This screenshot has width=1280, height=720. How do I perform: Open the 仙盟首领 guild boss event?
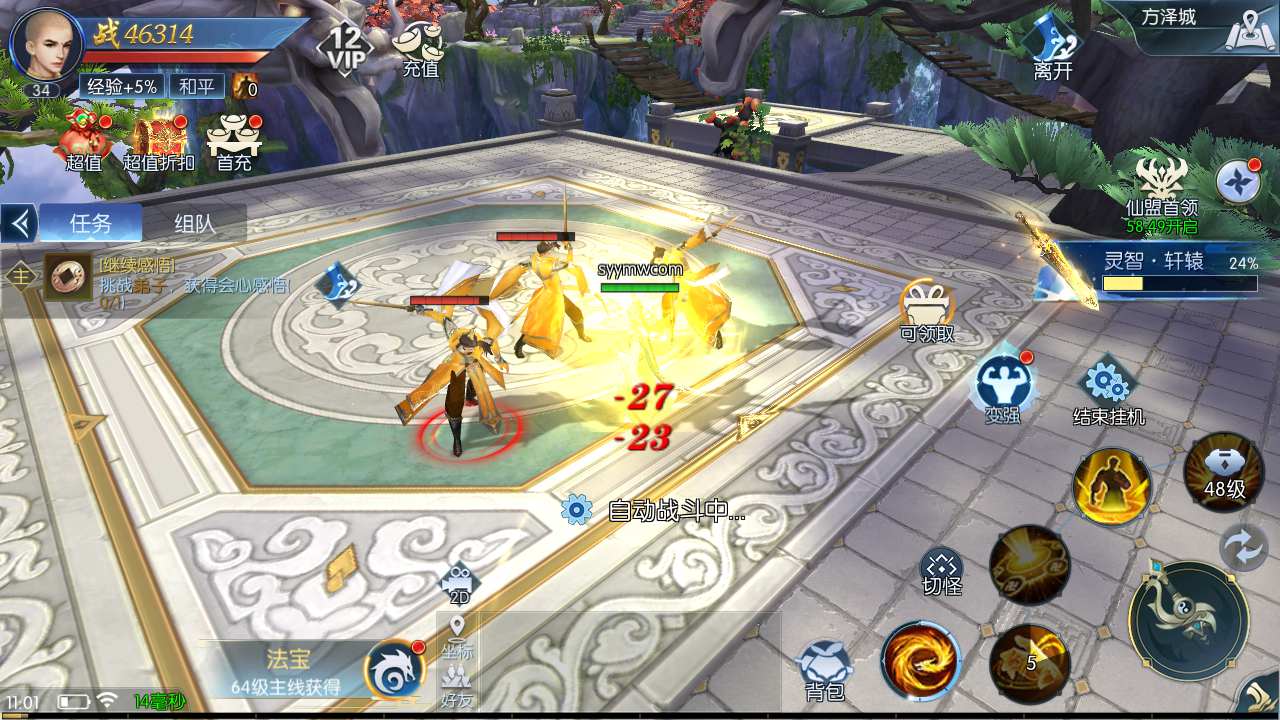pyautogui.click(x=1161, y=188)
